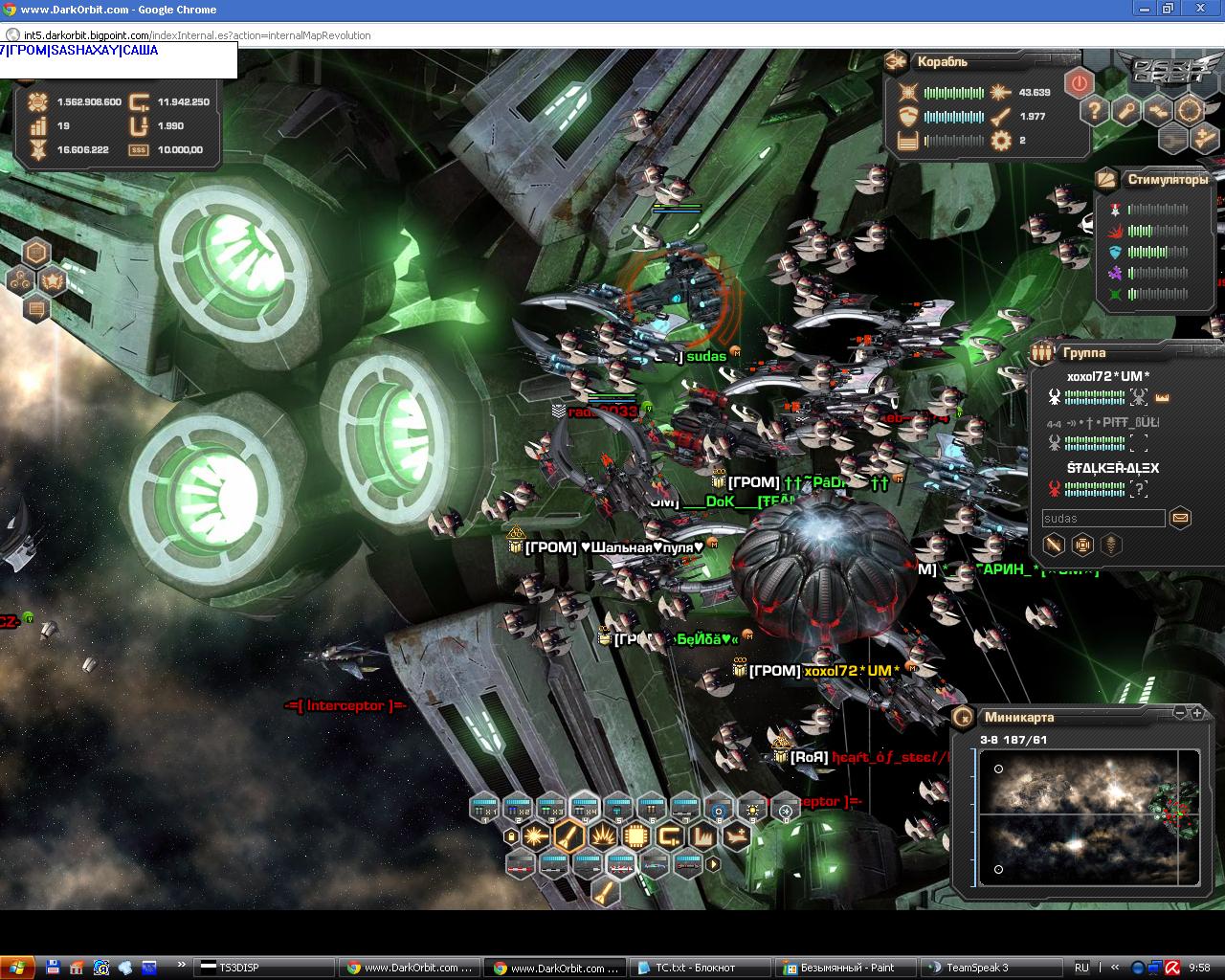Image resolution: width=1225 pixels, height=980 pixels.
Task: Expand action bar with the arrow button
Action: pos(712,864)
